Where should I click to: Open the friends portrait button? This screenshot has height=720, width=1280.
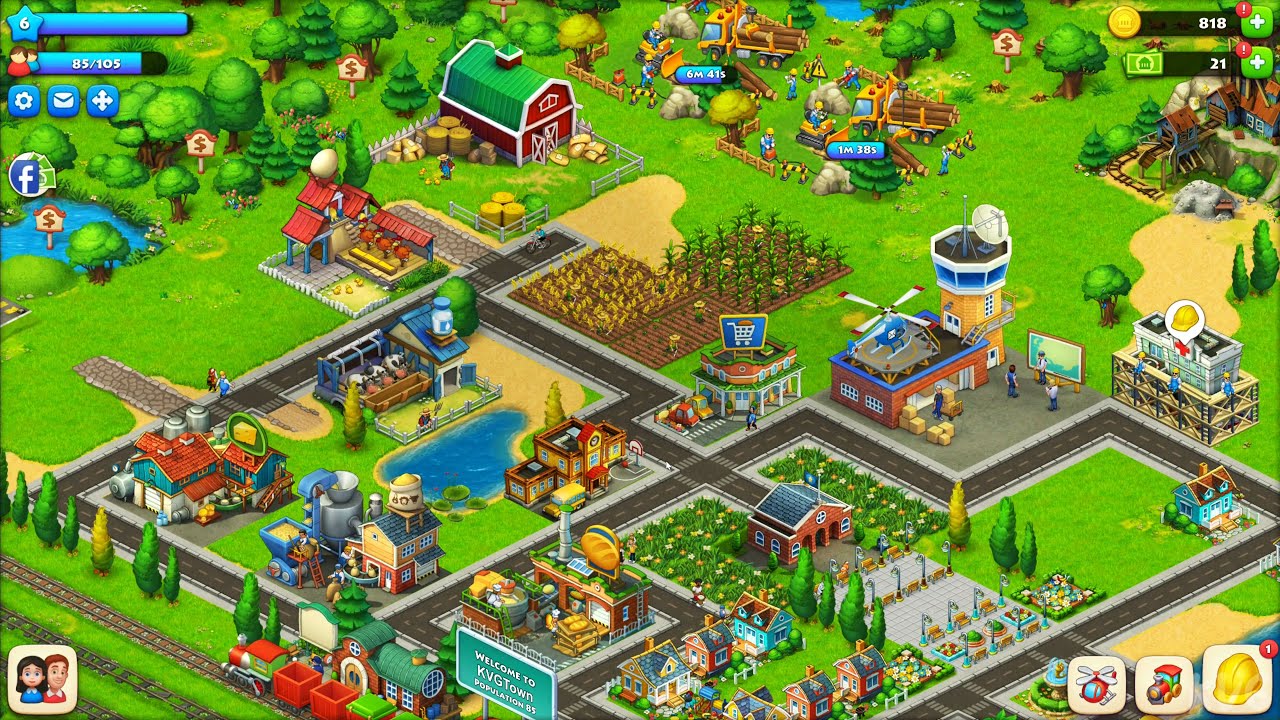[x=42, y=680]
